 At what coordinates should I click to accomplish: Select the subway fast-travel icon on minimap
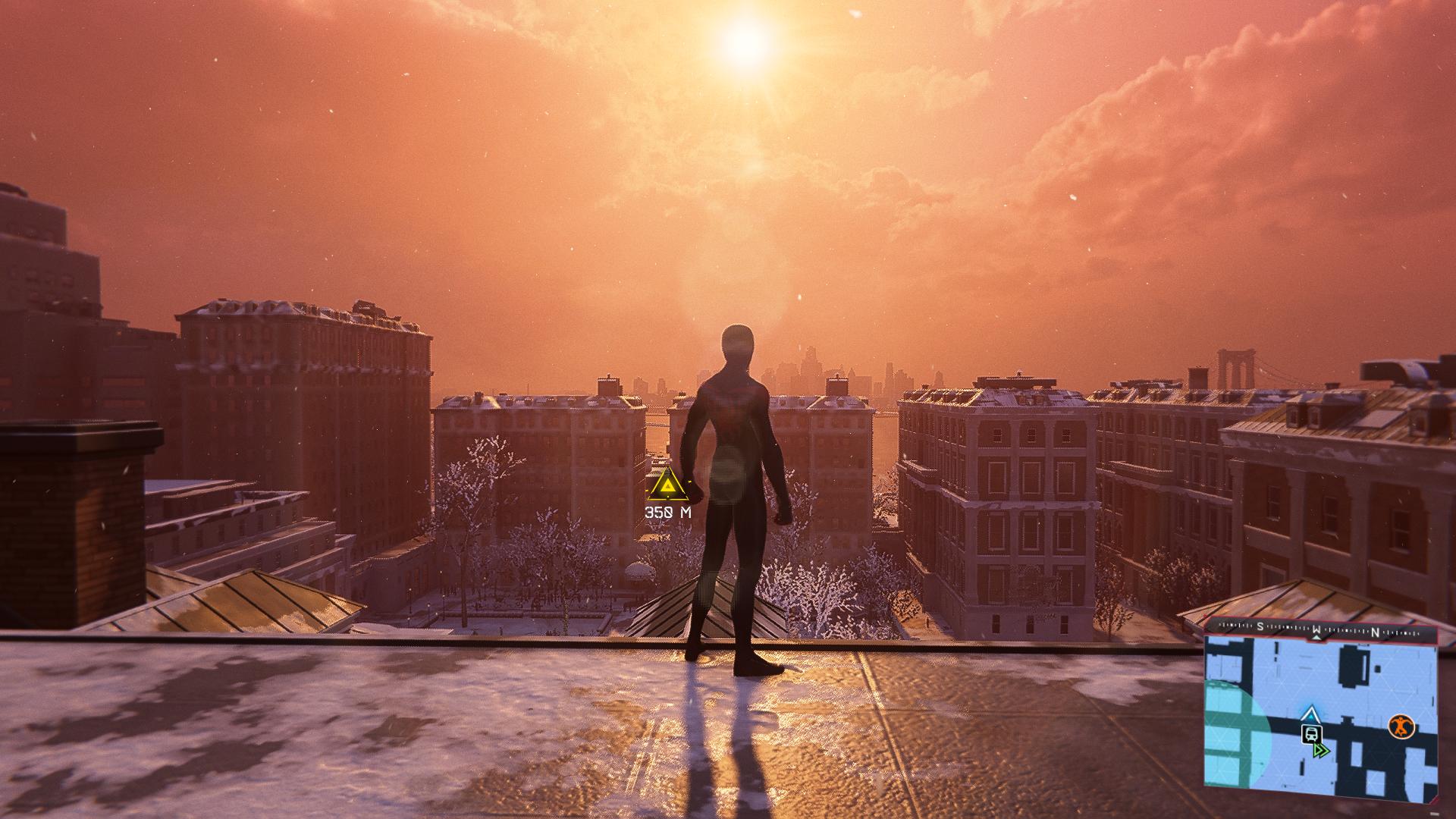pos(1309,733)
